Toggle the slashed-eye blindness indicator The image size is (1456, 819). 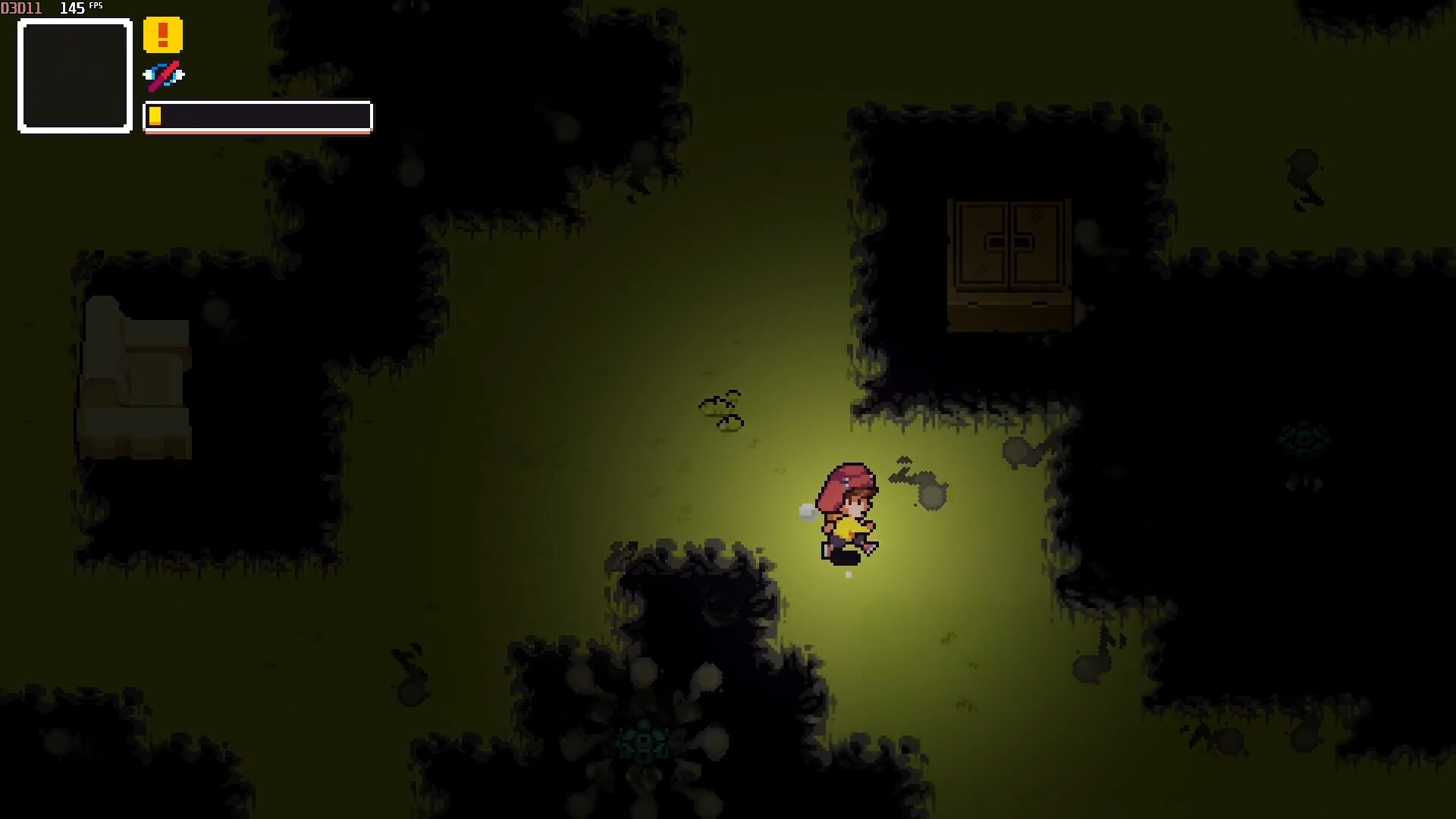[x=164, y=75]
